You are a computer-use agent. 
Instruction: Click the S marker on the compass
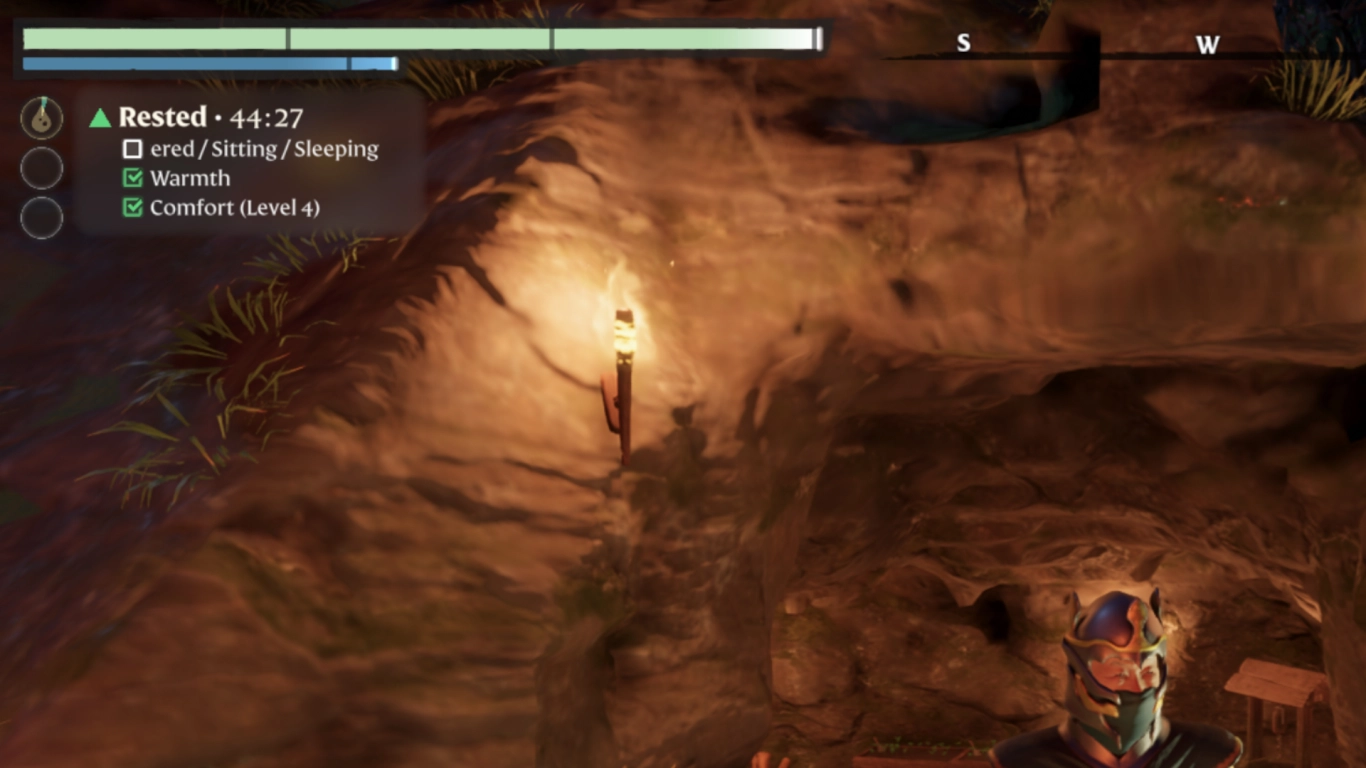(963, 43)
